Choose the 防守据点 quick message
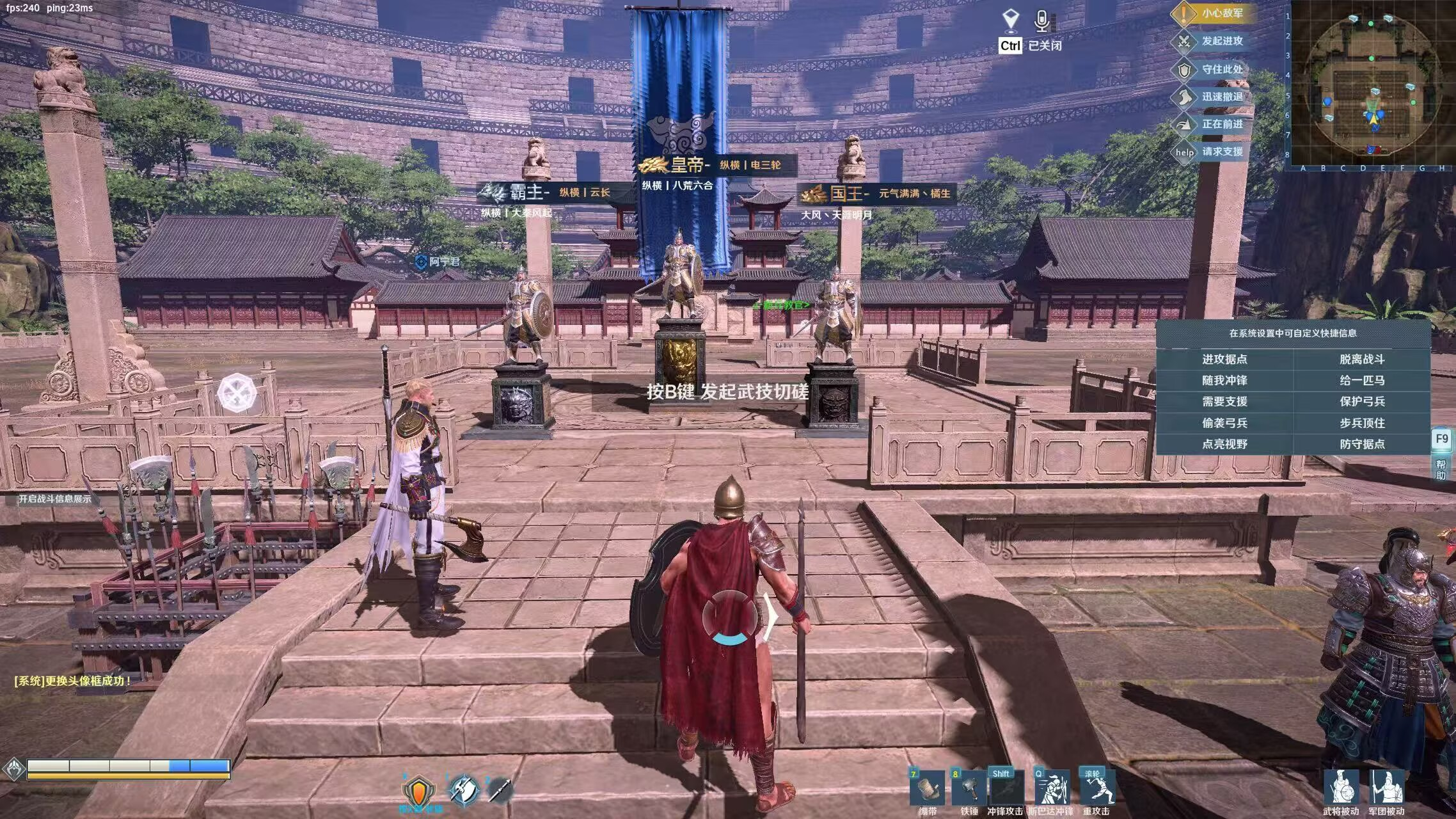The height and width of the screenshot is (819, 1456). click(1362, 444)
